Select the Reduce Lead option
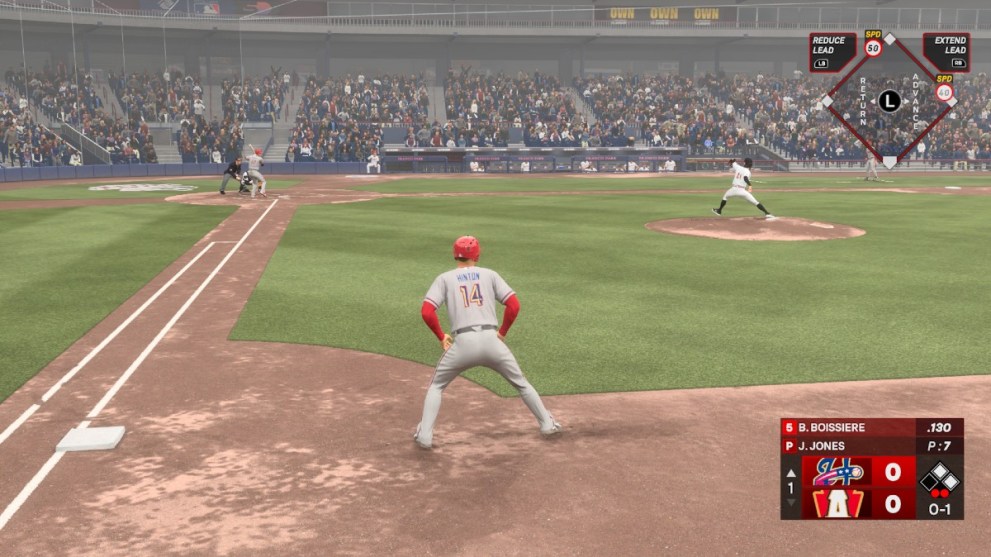The height and width of the screenshot is (557, 991). (x=832, y=52)
